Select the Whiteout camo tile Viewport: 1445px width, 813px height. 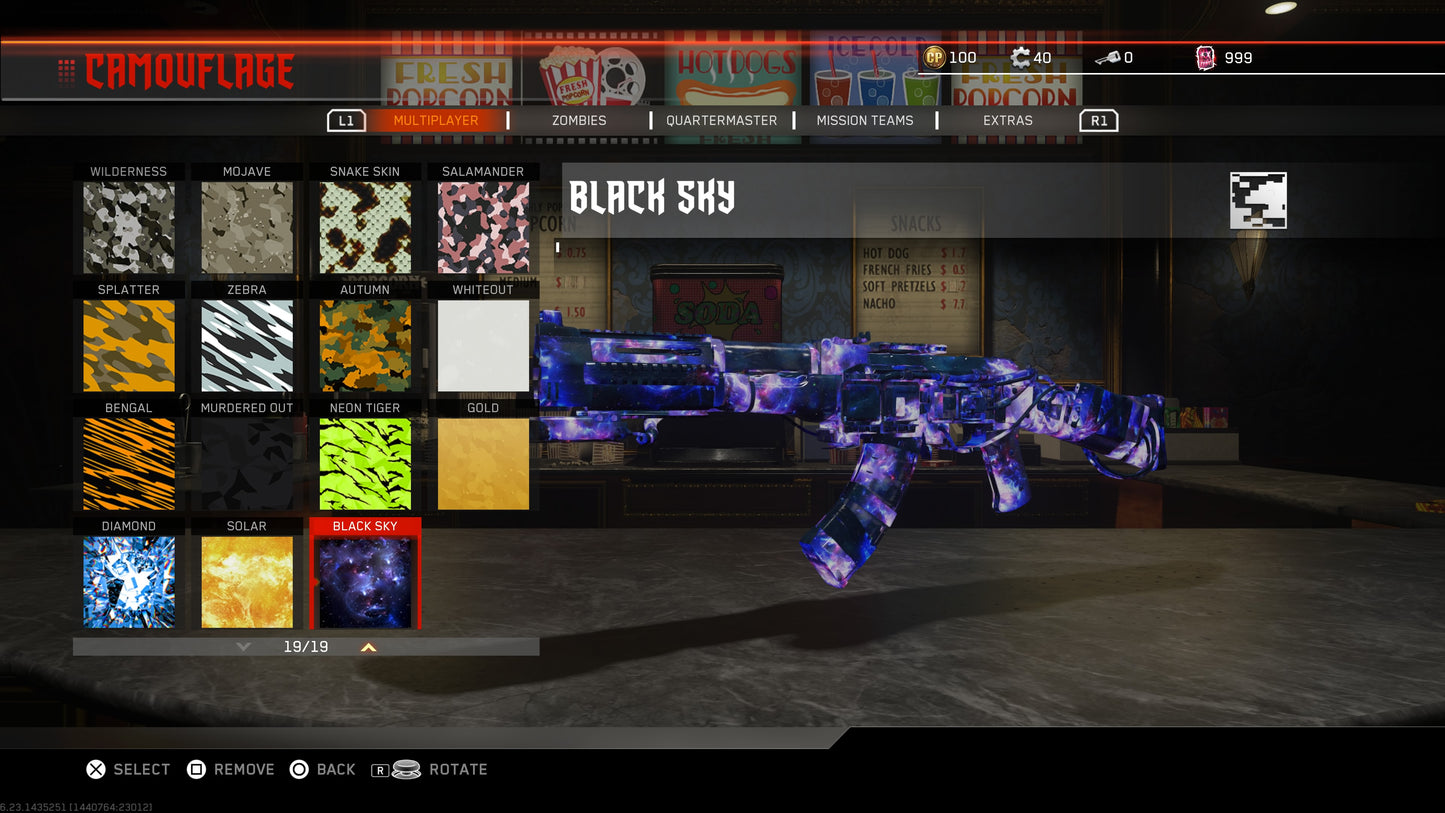point(483,345)
